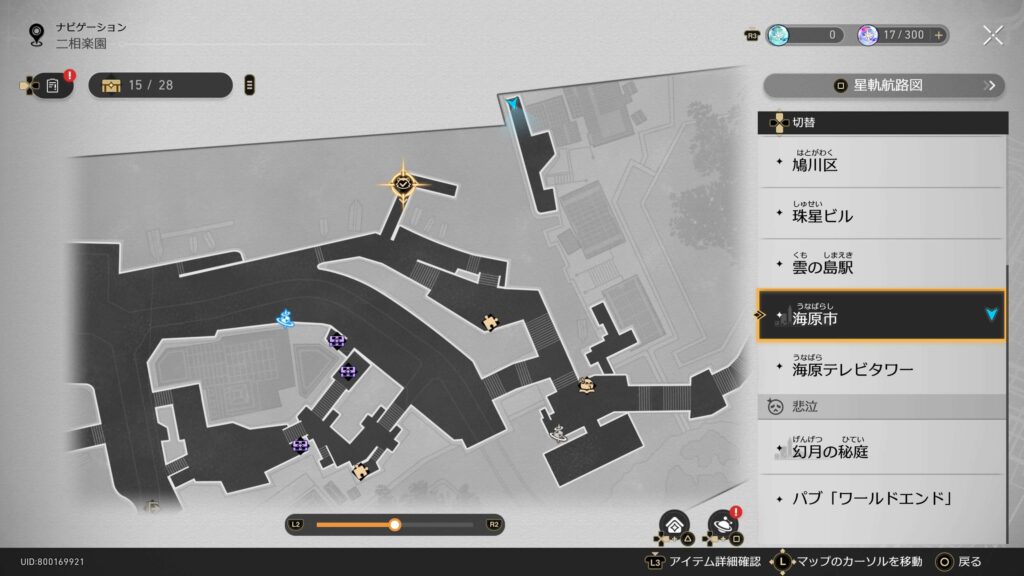The width and height of the screenshot is (1024, 576).
Task: Open the 星軌航路図 star rail map
Action: 883,85
